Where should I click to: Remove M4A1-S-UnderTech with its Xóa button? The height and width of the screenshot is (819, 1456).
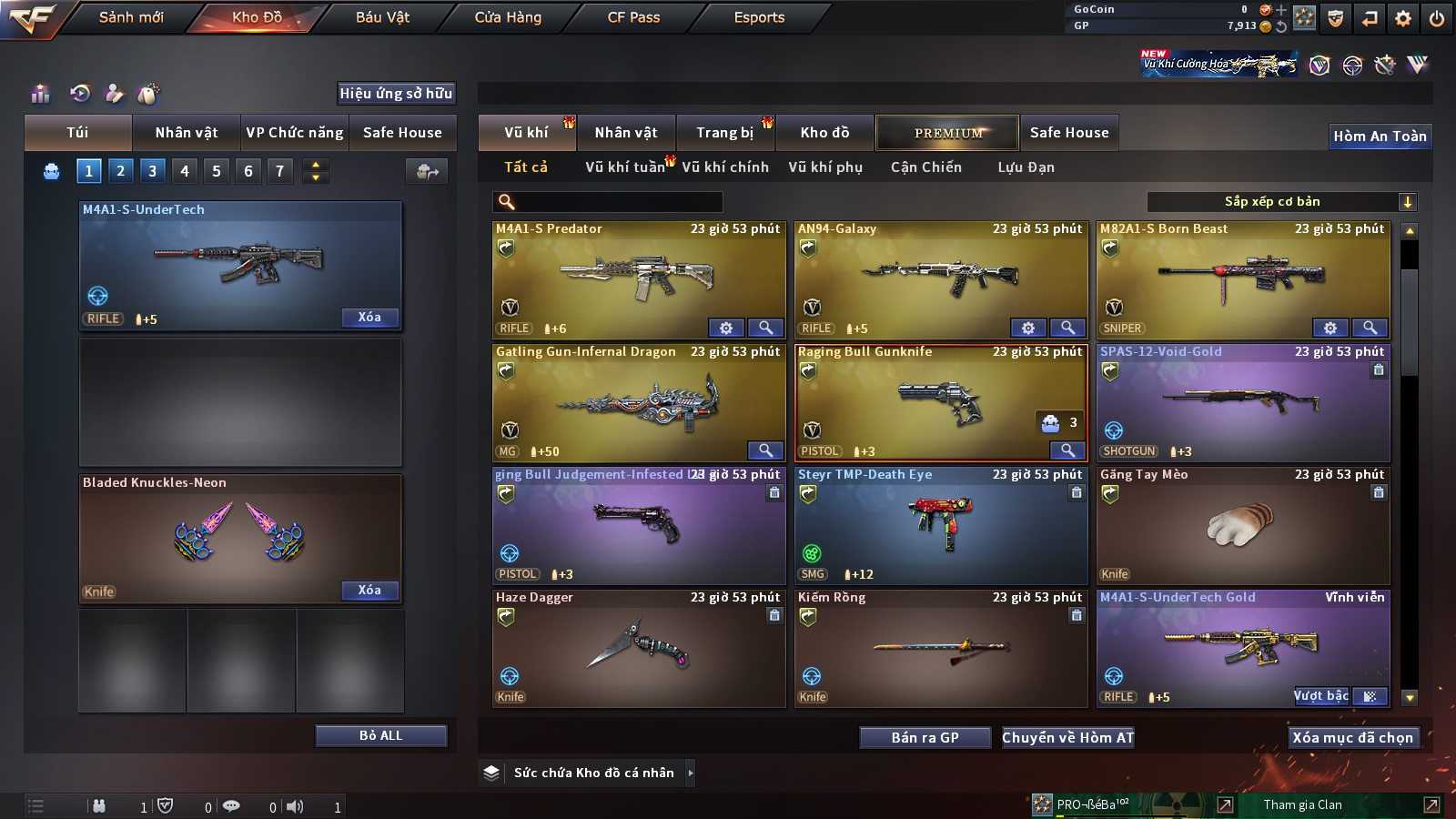pyautogui.click(x=369, y=317)
